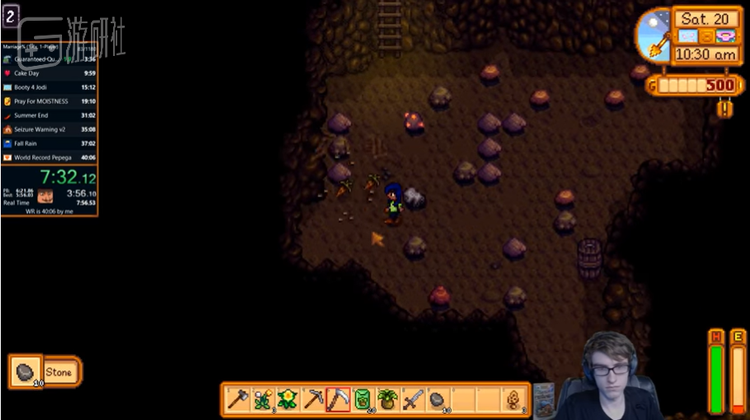Image resolution: width=750 pixels, height=420 pixels.
Task: Equip the pickaxe from the hotbar
Action: click(x=313, y=399)
